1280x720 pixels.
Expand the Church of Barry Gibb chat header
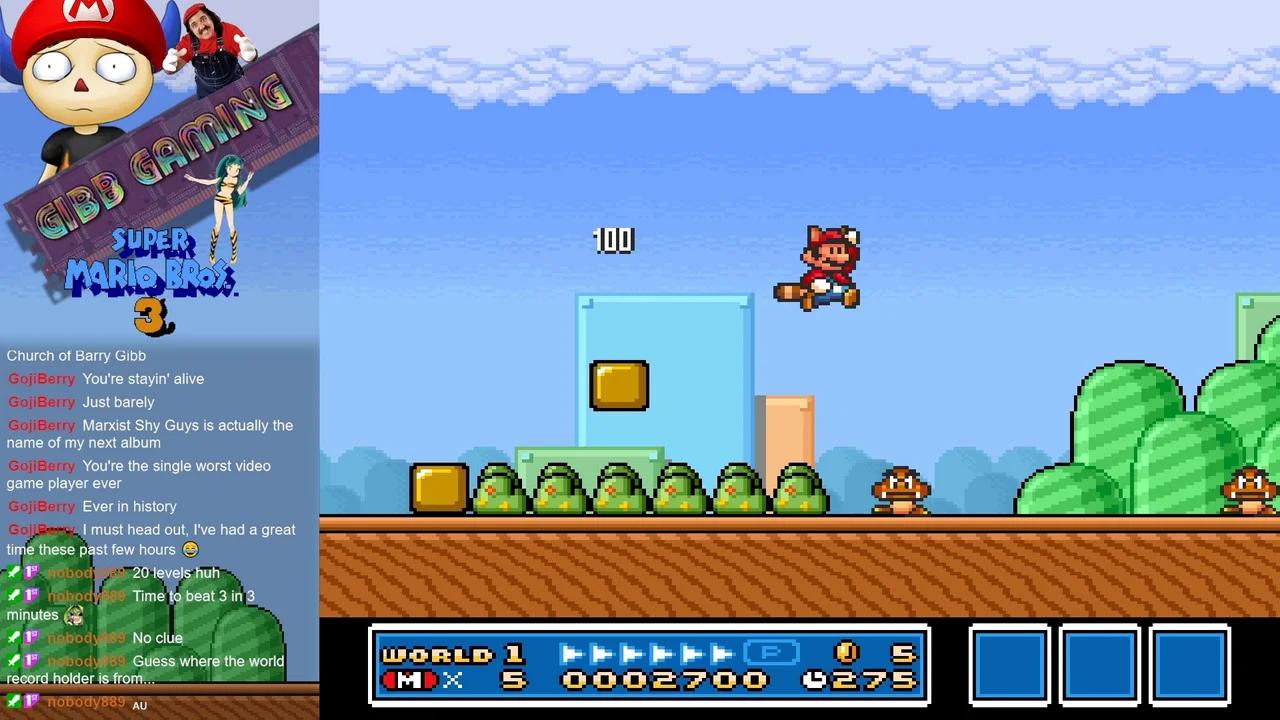(76, 355)
